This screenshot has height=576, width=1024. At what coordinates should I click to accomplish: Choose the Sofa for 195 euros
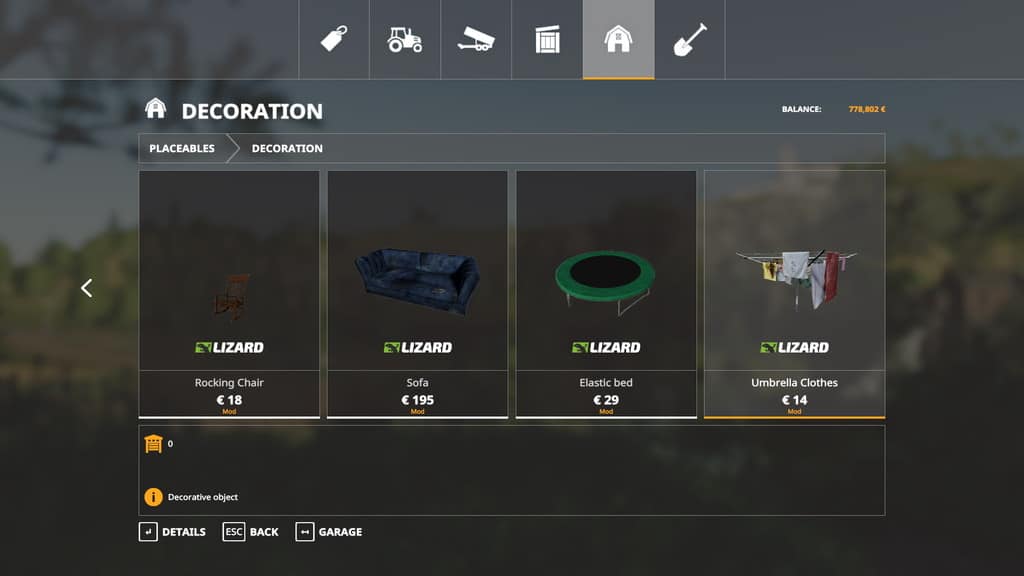[417, 293]
